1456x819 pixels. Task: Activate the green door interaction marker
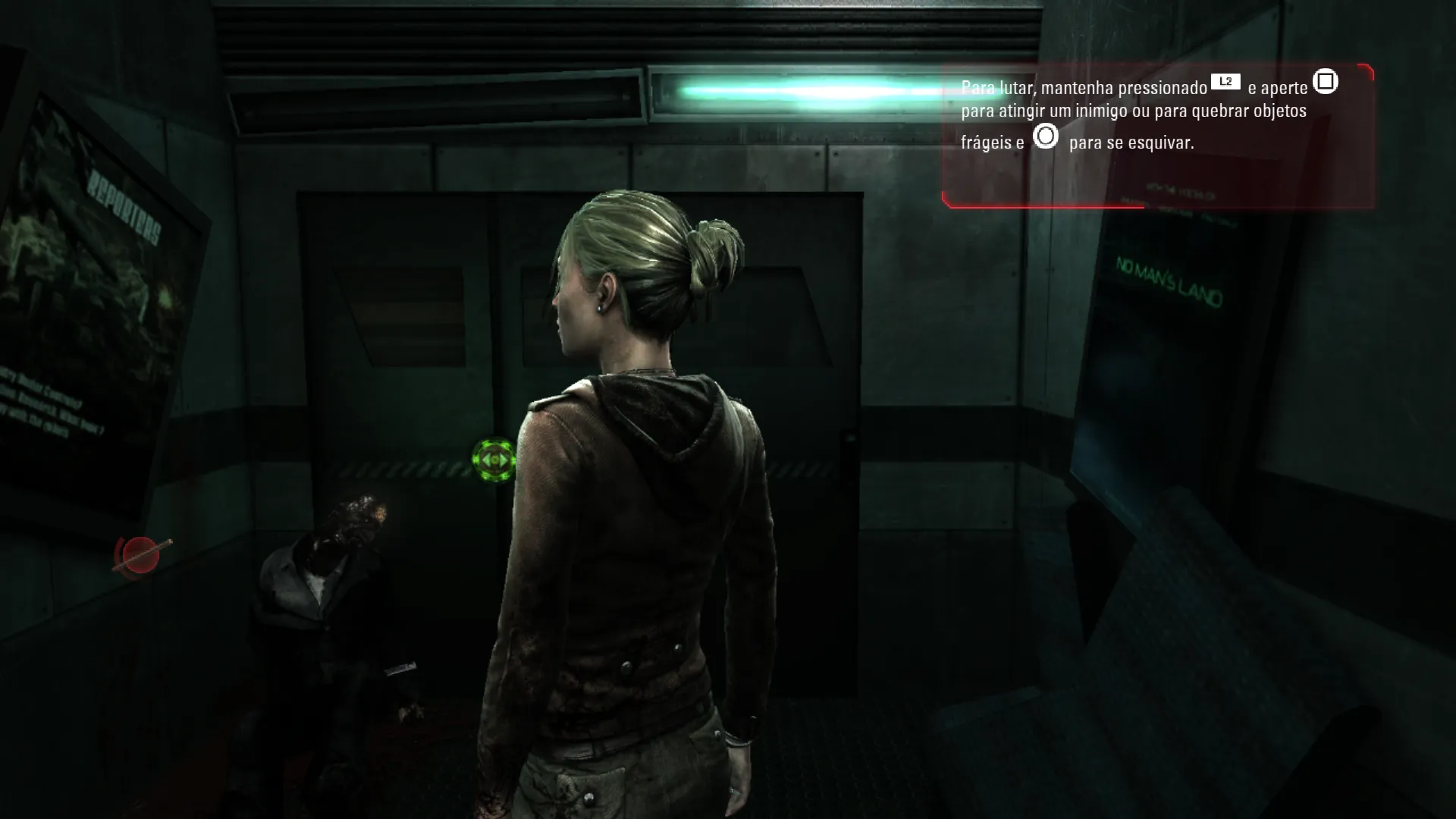coord(494,459)
